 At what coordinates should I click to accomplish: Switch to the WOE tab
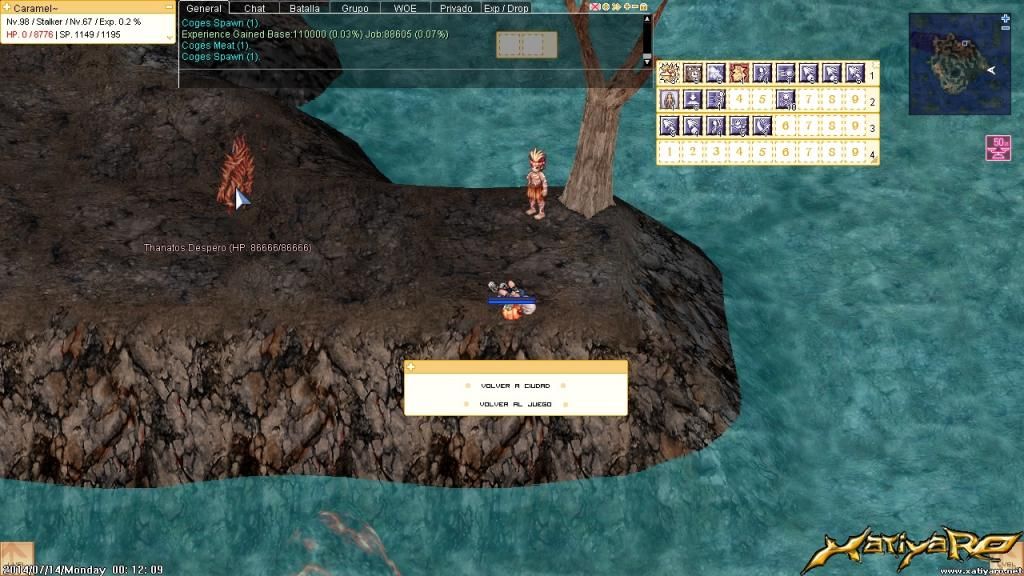pos(405,8)
